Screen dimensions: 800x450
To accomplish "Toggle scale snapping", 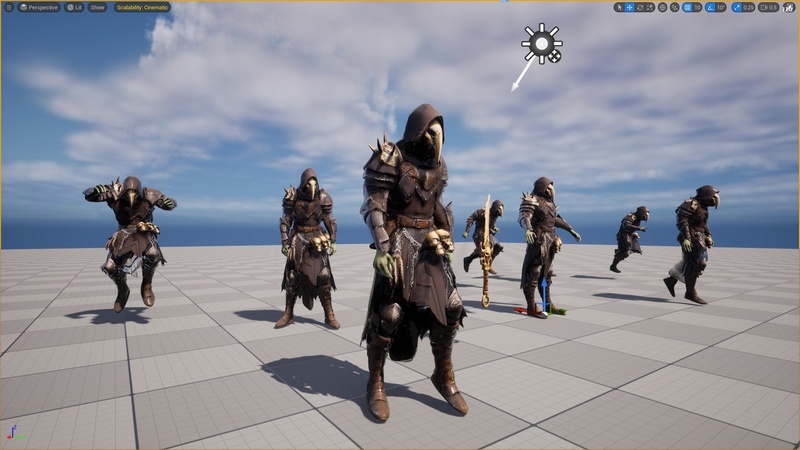I will (x=735, y=7).
